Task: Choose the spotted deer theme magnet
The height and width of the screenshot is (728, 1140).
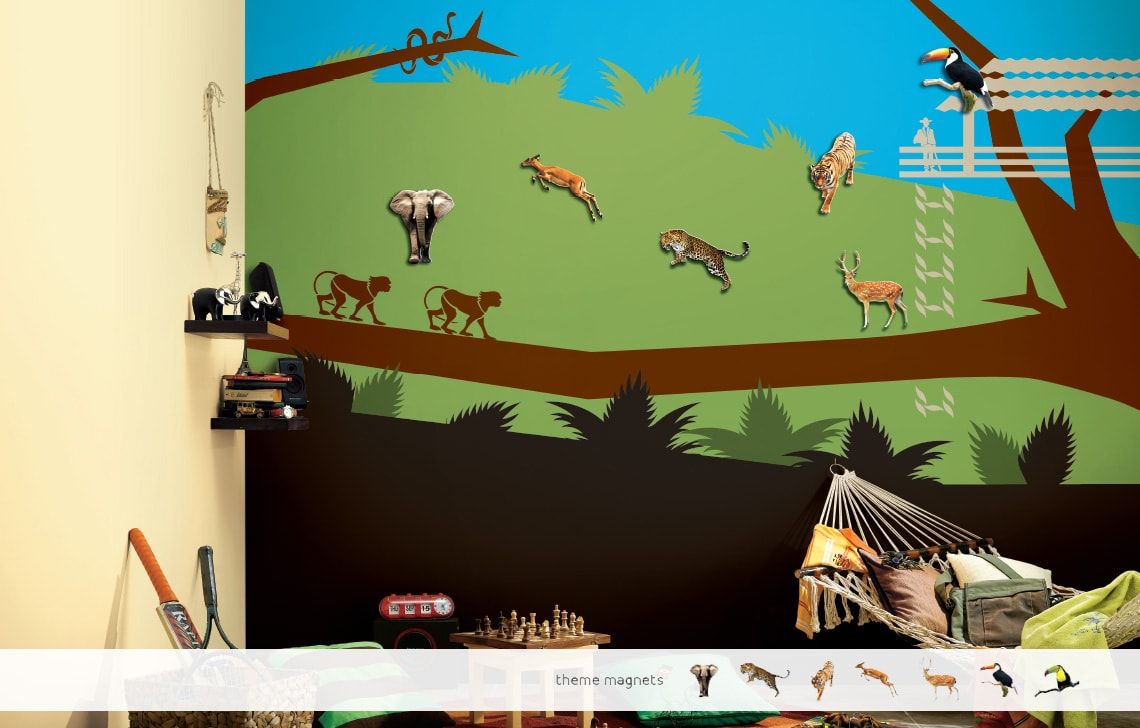Action: 939,679
